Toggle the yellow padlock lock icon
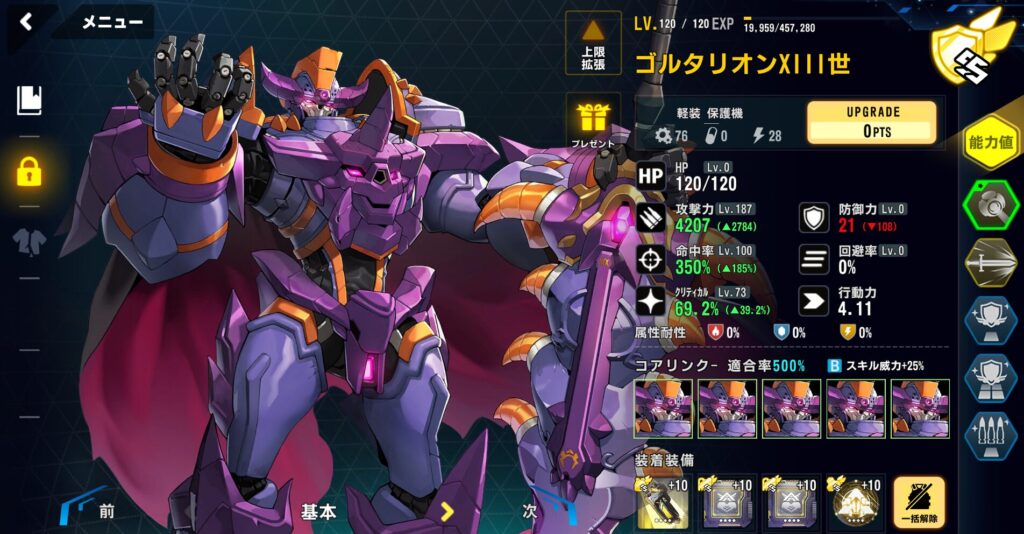This screenshot has width=1024, height=534. pos(29,171)
